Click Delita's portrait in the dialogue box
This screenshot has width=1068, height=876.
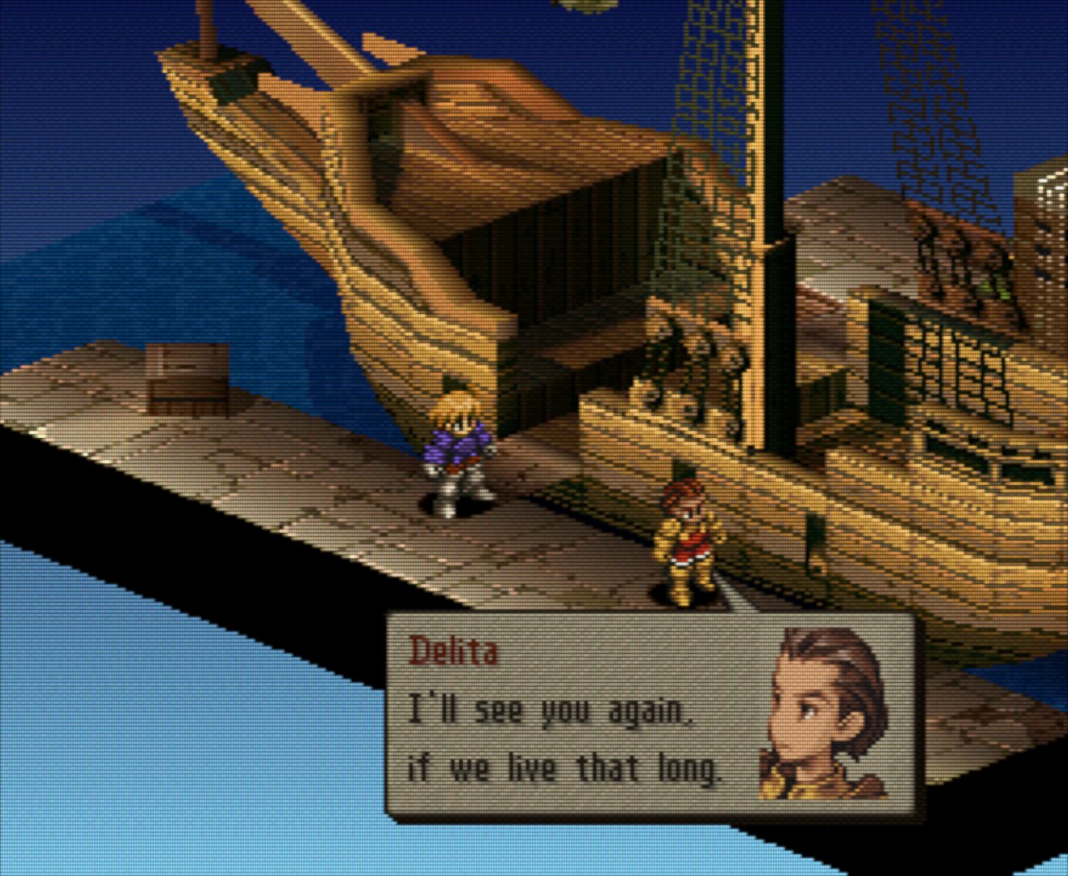tap(825, 714)
